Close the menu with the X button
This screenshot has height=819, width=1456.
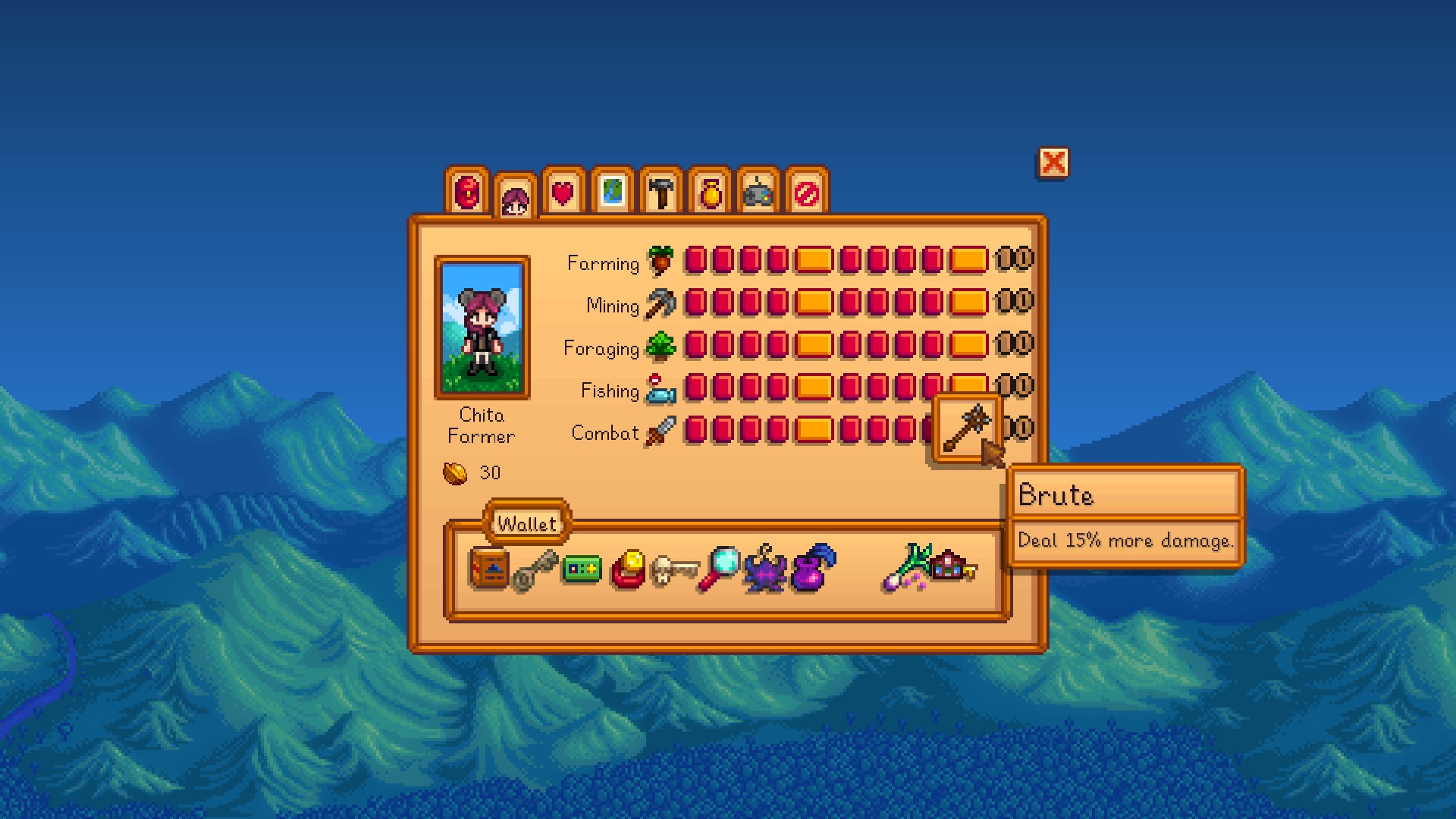pos(1053,163)
